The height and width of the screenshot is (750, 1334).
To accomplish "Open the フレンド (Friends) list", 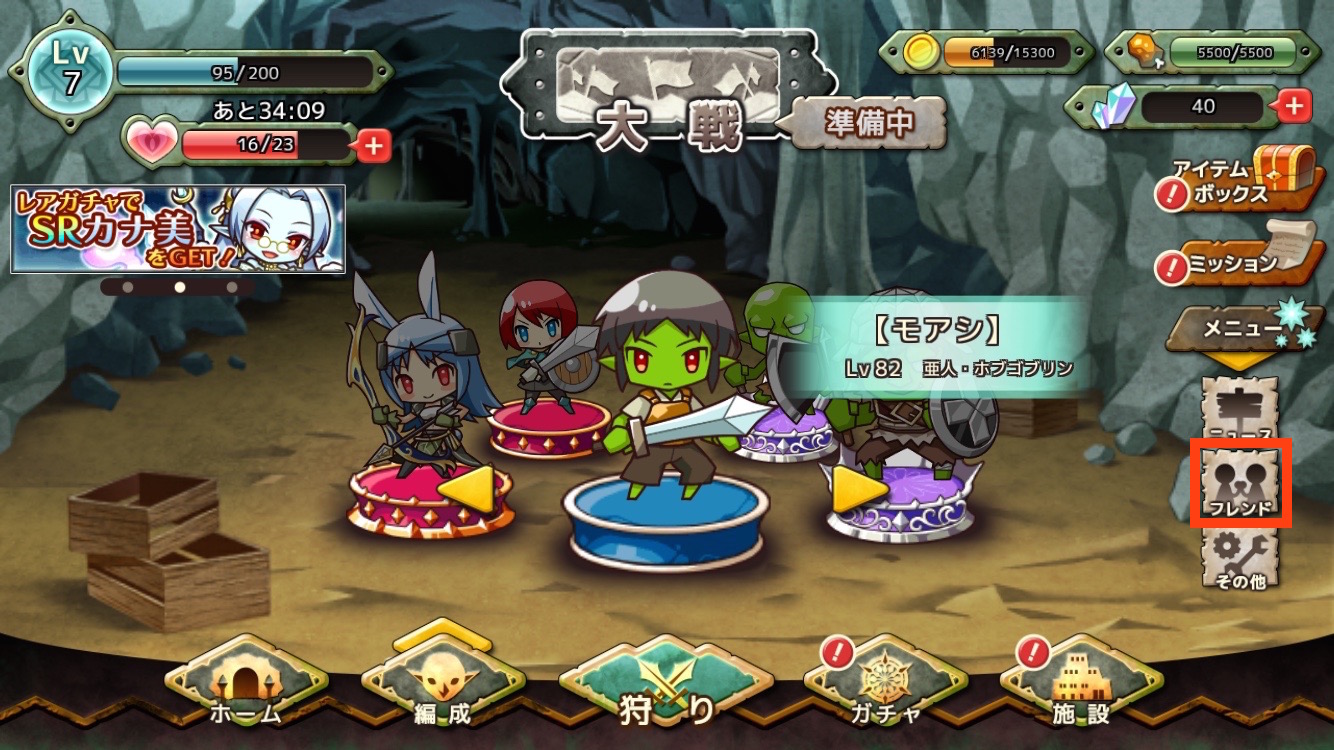I will (1240, 483).
